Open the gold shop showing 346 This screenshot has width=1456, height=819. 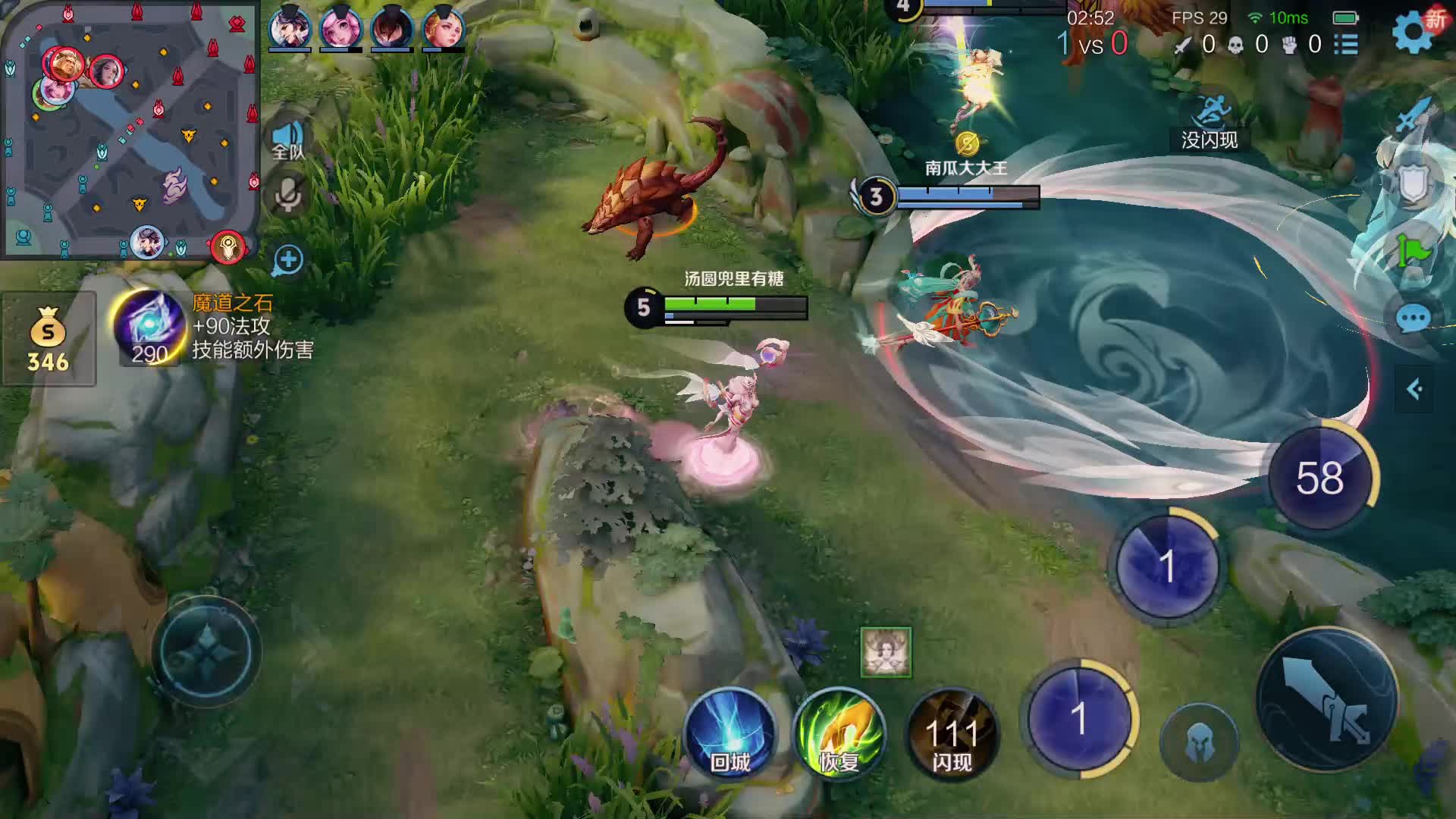[x=49, y=339]
